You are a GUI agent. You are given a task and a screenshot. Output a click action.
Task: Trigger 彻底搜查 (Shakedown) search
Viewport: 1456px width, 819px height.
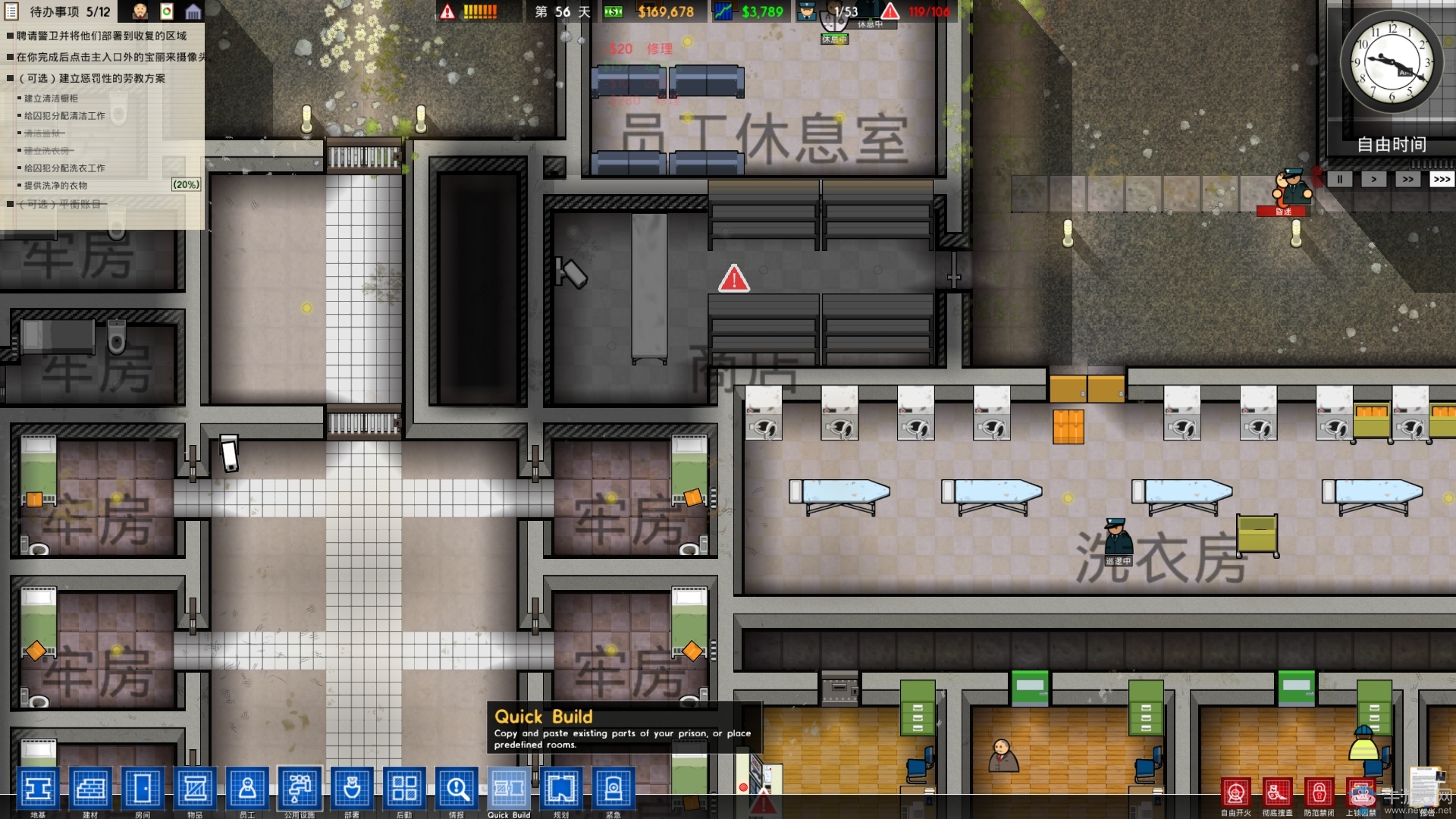[x=1278, y=793]
